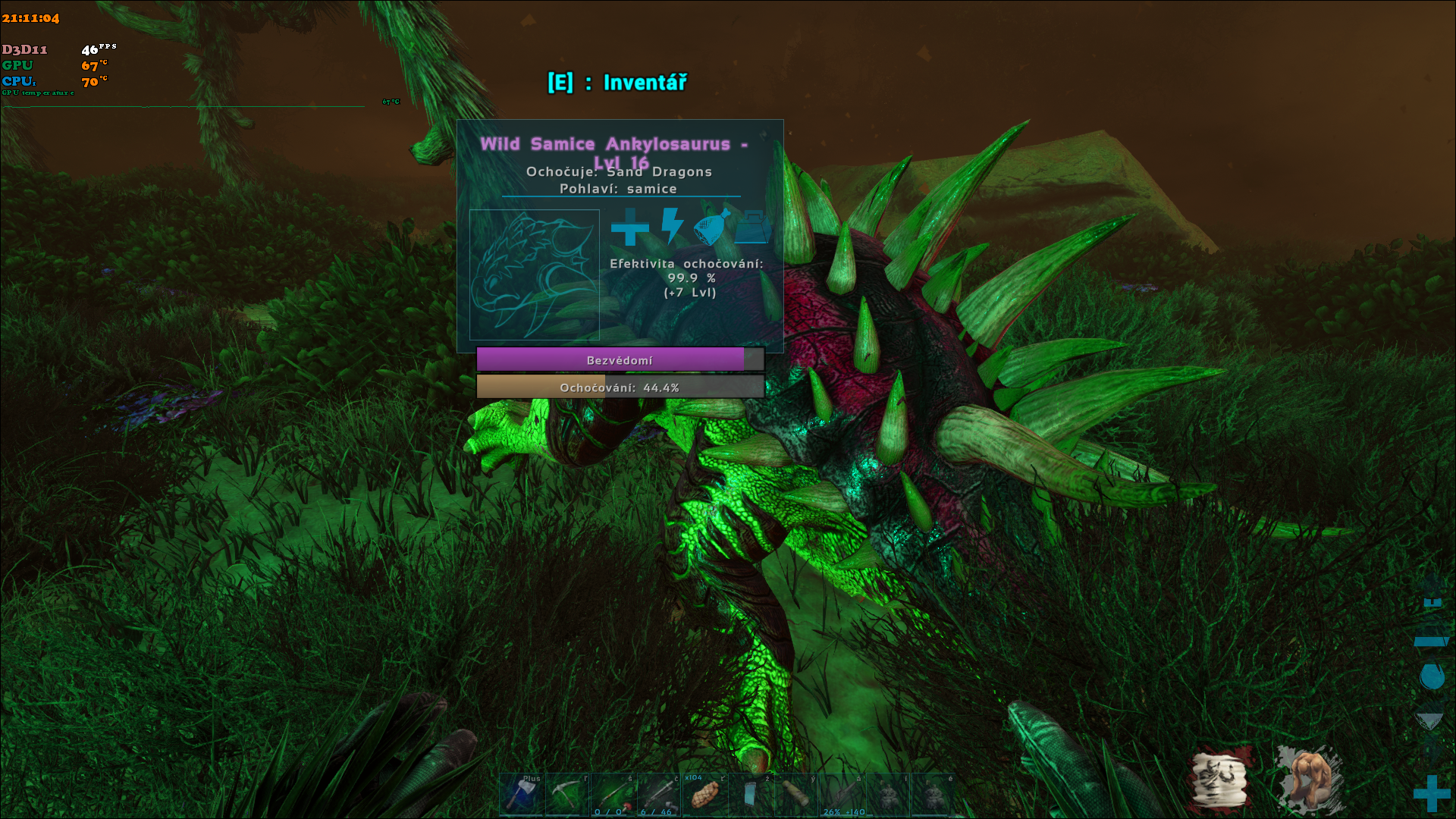Click the red-splattered scroll status icon

click(1220, 780)
